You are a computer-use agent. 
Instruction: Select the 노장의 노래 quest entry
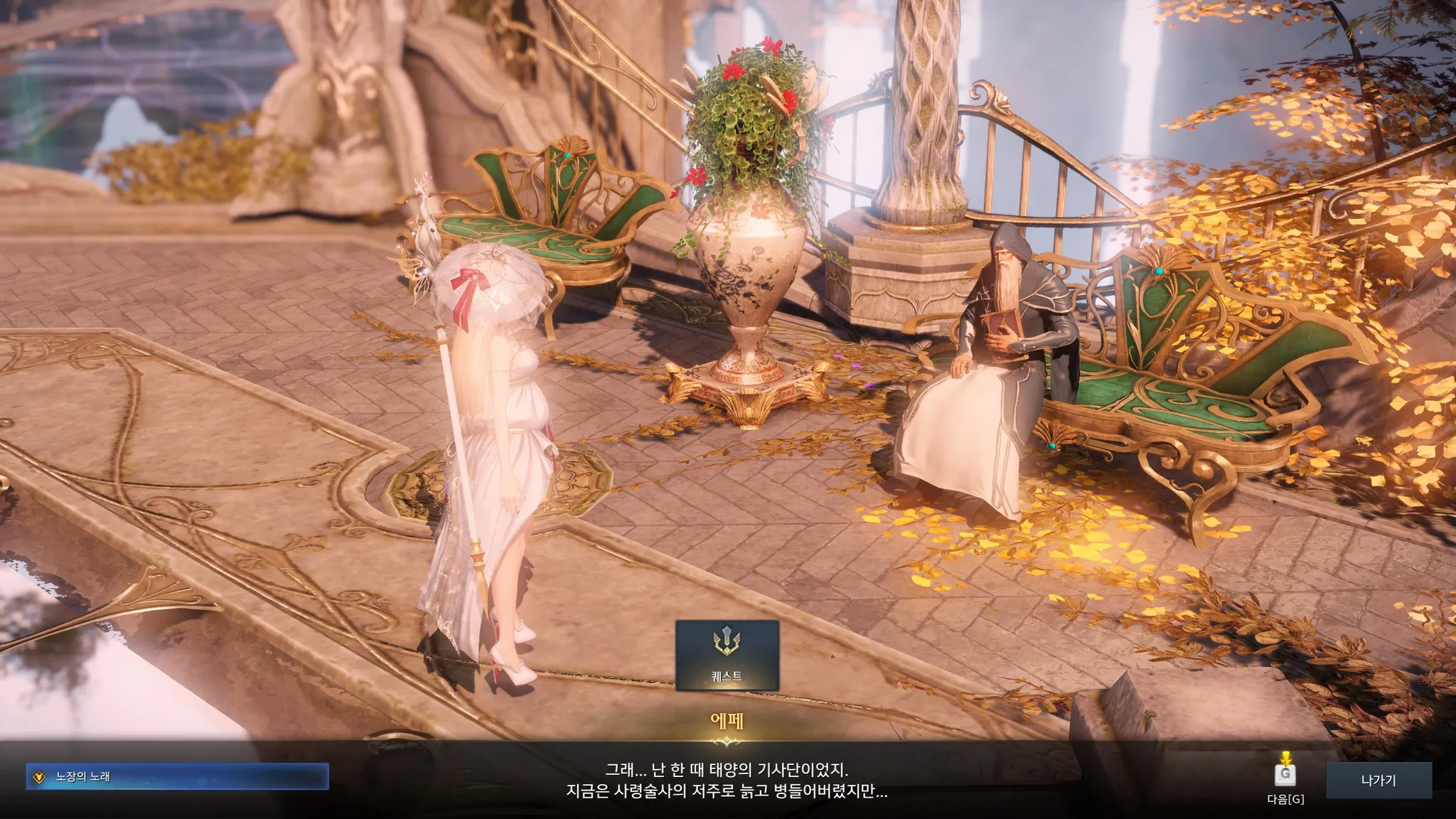[177, 777]
